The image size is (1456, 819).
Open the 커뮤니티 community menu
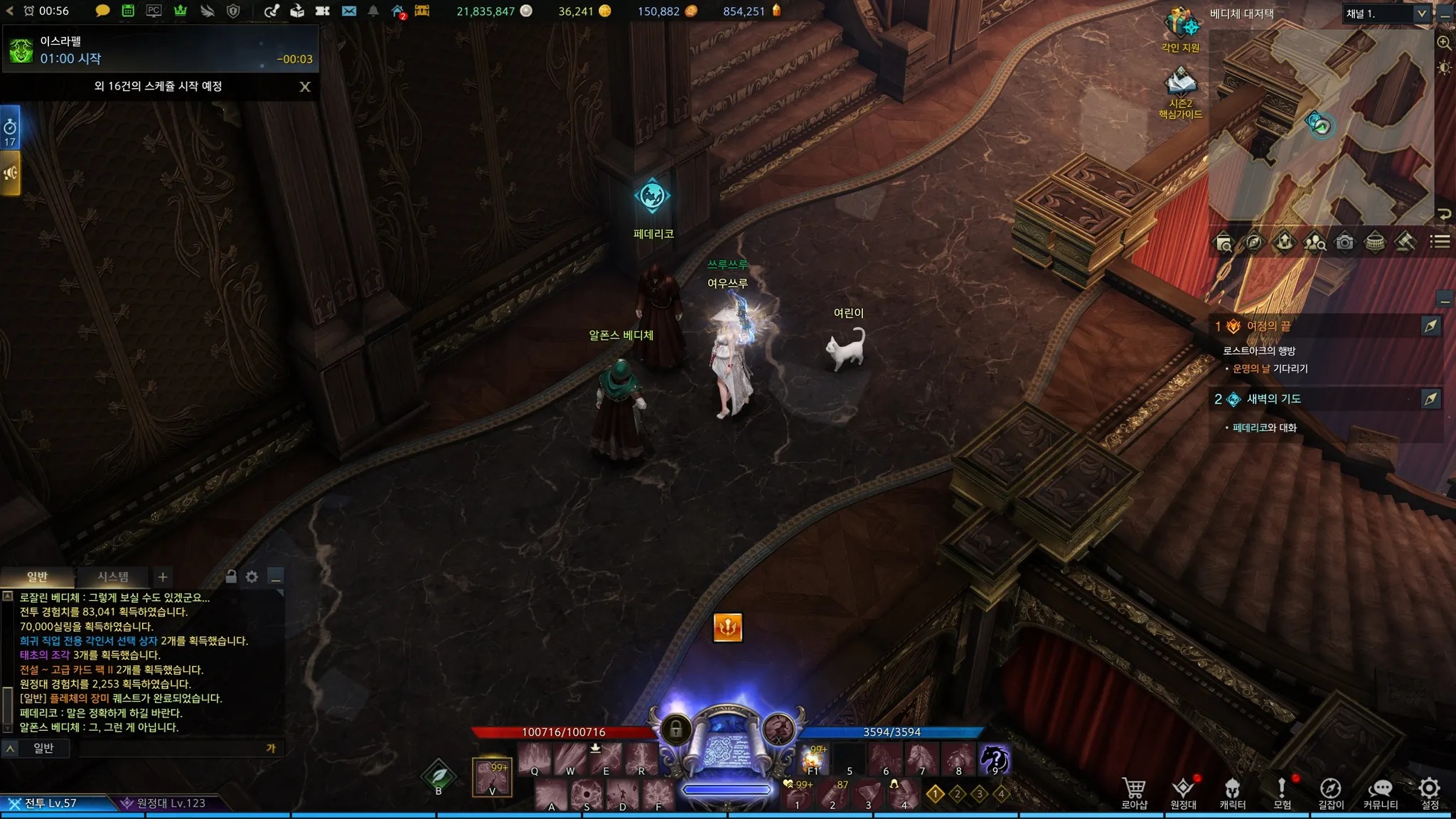[1380, 793]
